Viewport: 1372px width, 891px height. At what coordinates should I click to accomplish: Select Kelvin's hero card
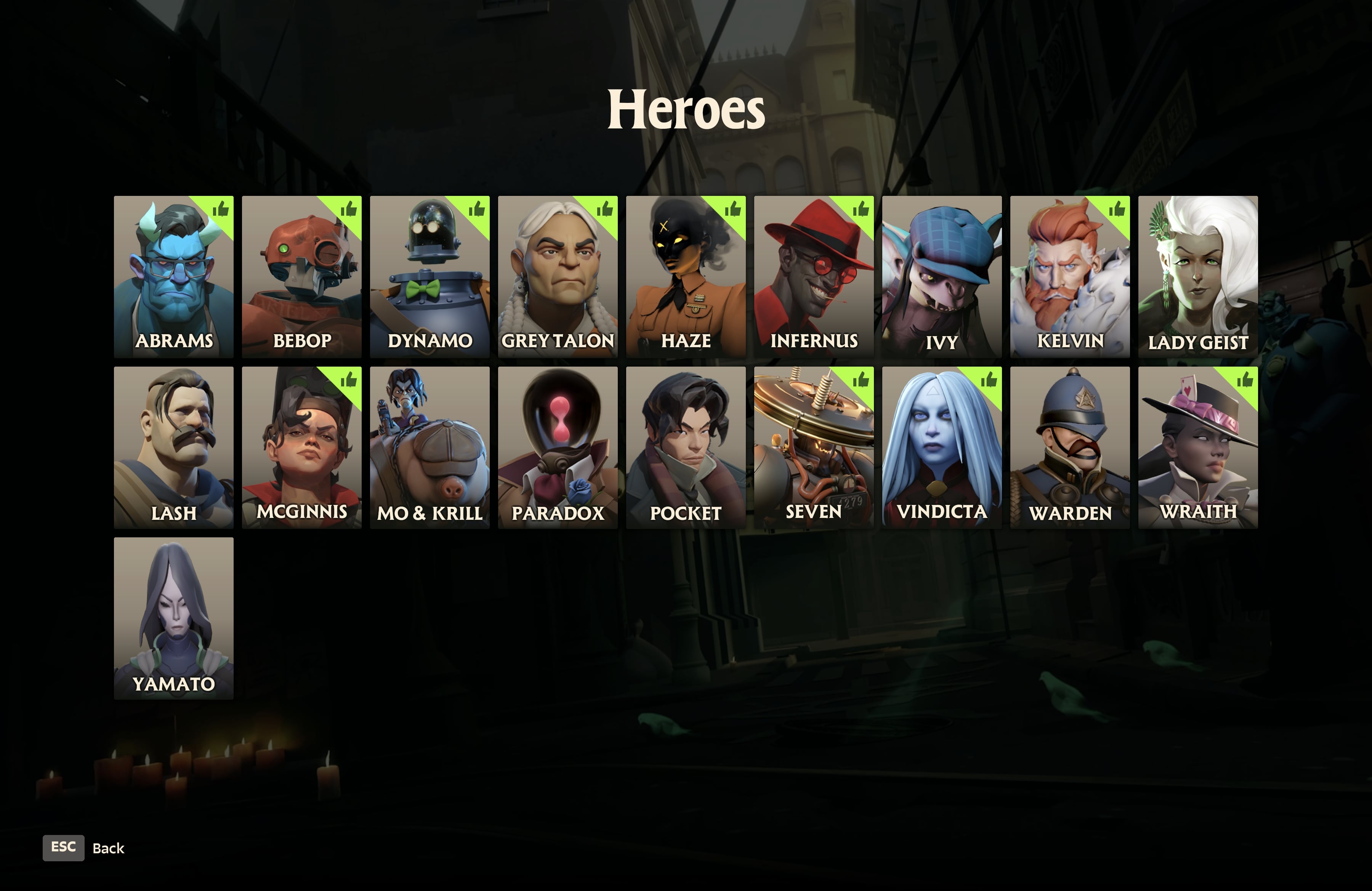click(x=1069, y=277)
